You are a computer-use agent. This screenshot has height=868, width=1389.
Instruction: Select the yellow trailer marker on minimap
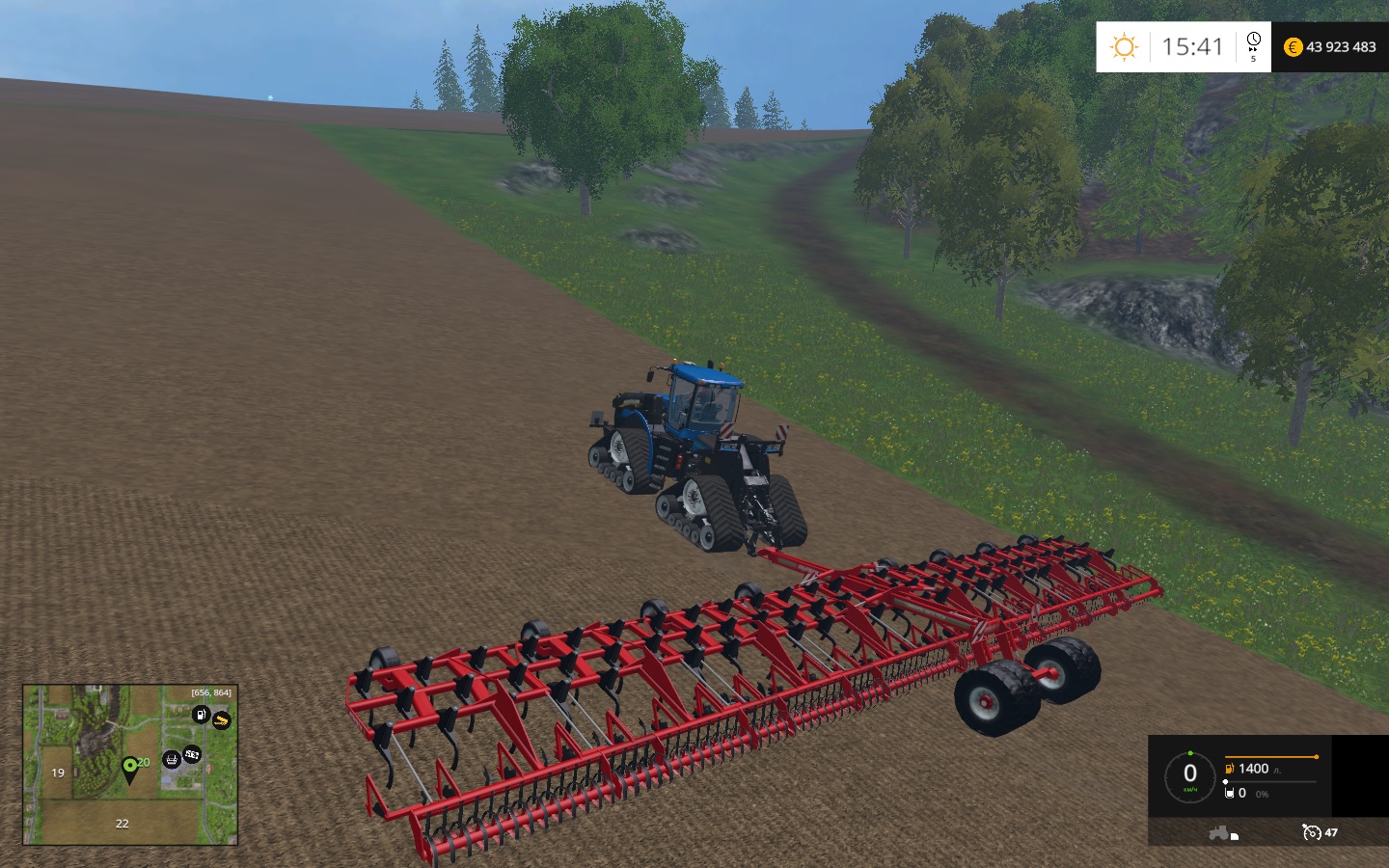coord(222,720)
